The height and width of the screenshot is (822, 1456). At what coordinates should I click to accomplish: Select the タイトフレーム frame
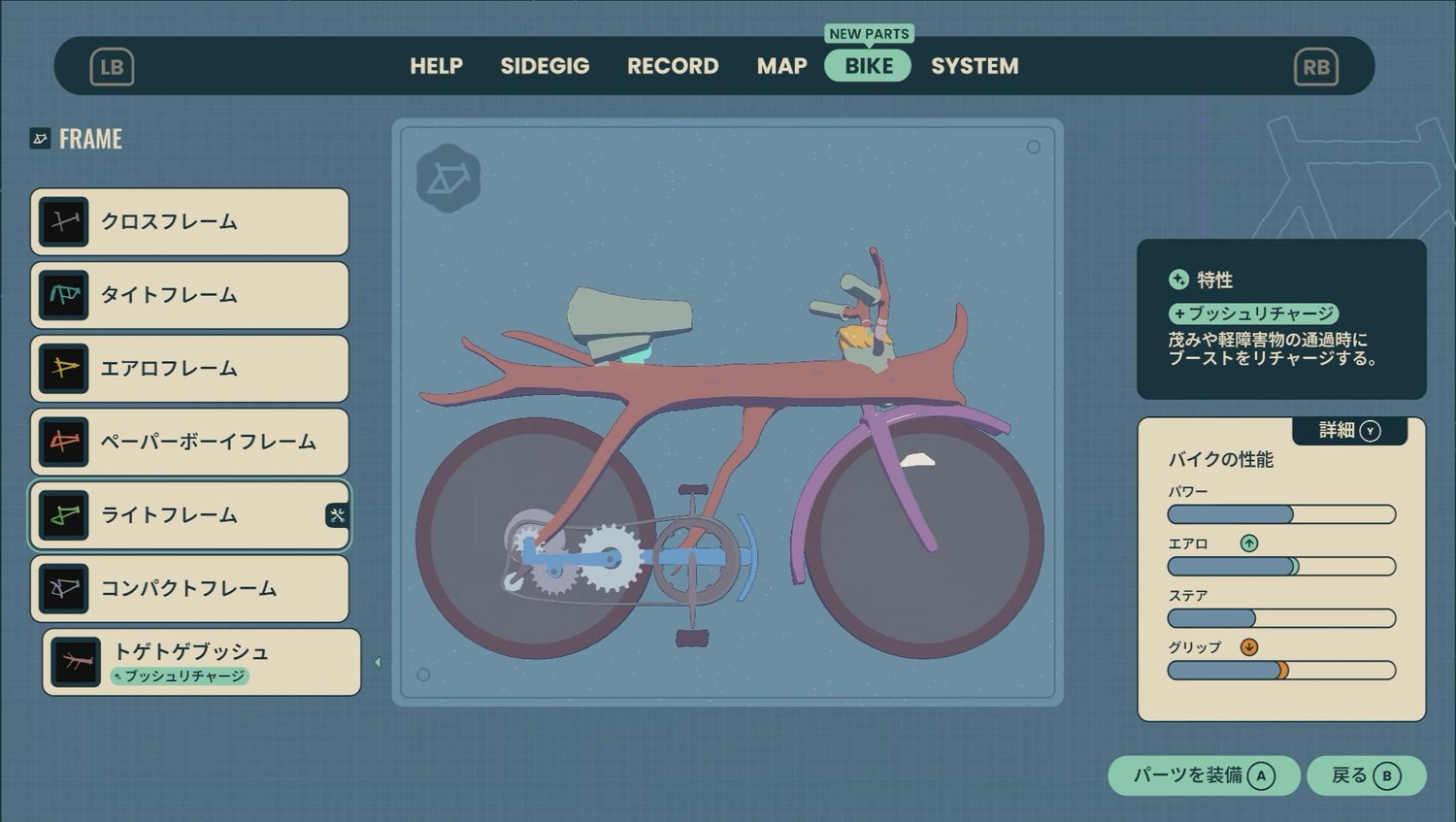coord(189,295)
